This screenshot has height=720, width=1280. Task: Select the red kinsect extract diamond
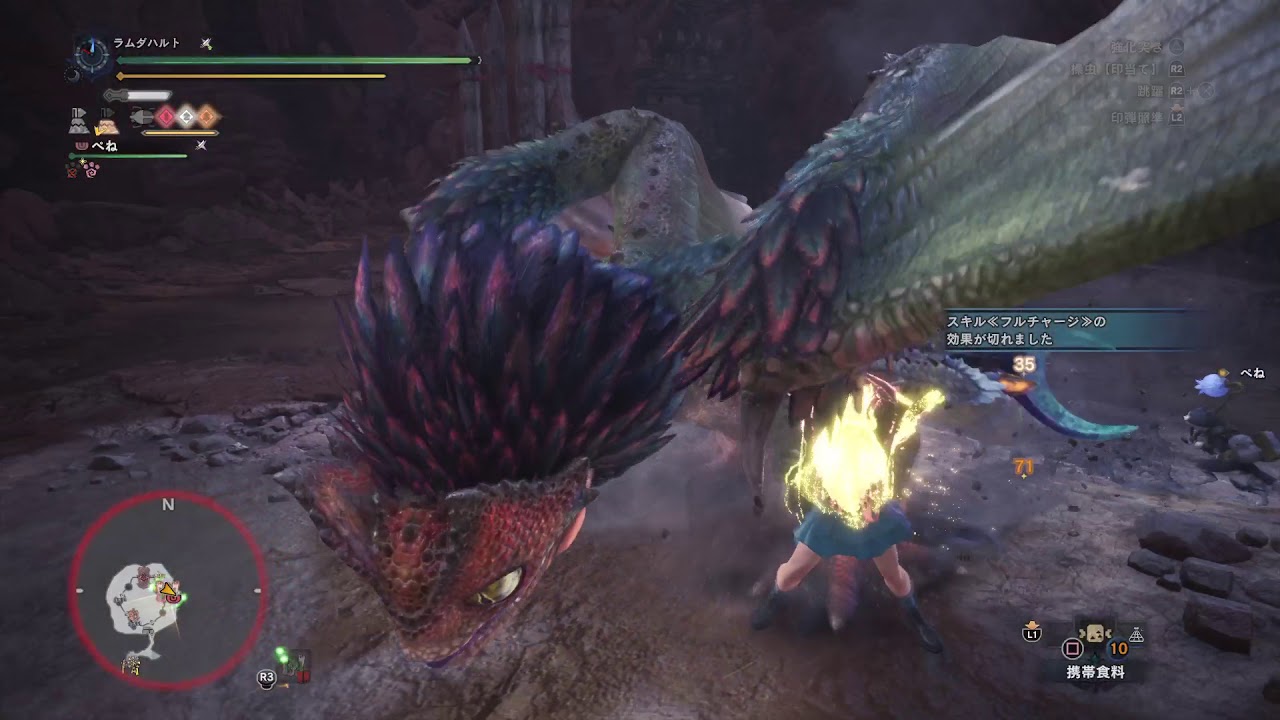166,117
